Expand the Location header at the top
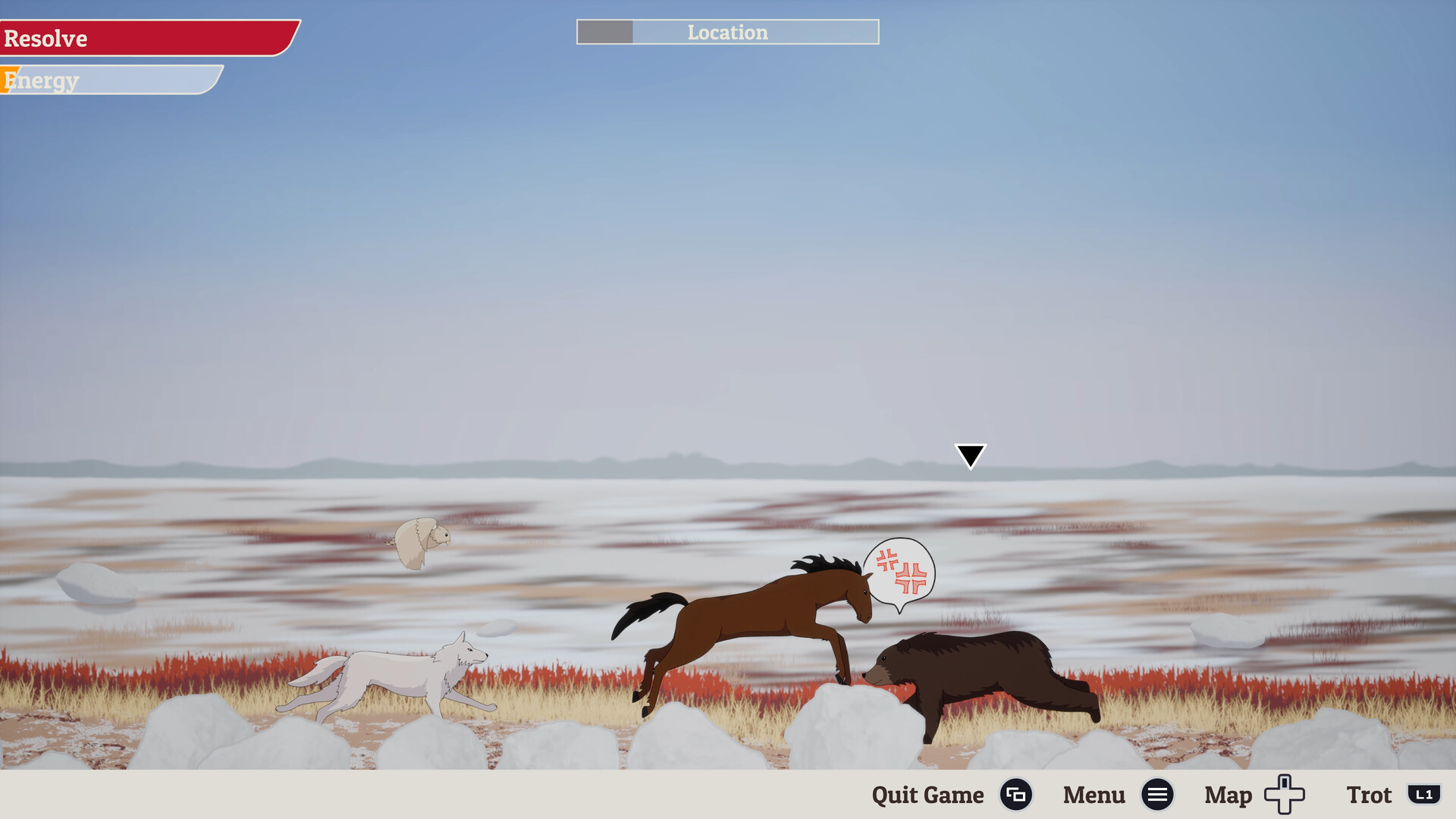 coord(727,33)
